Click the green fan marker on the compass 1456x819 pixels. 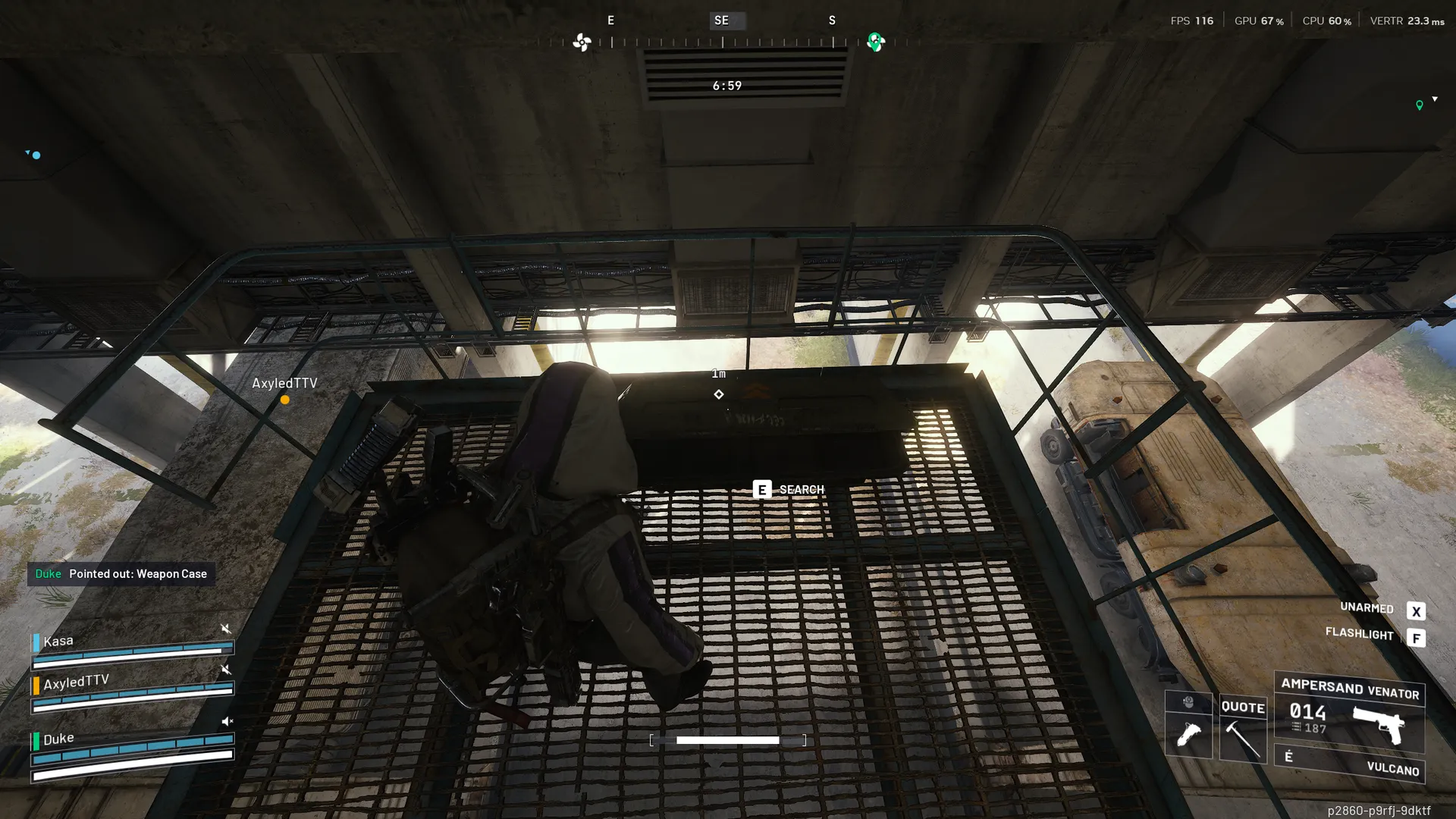click(x=876, y=42)
